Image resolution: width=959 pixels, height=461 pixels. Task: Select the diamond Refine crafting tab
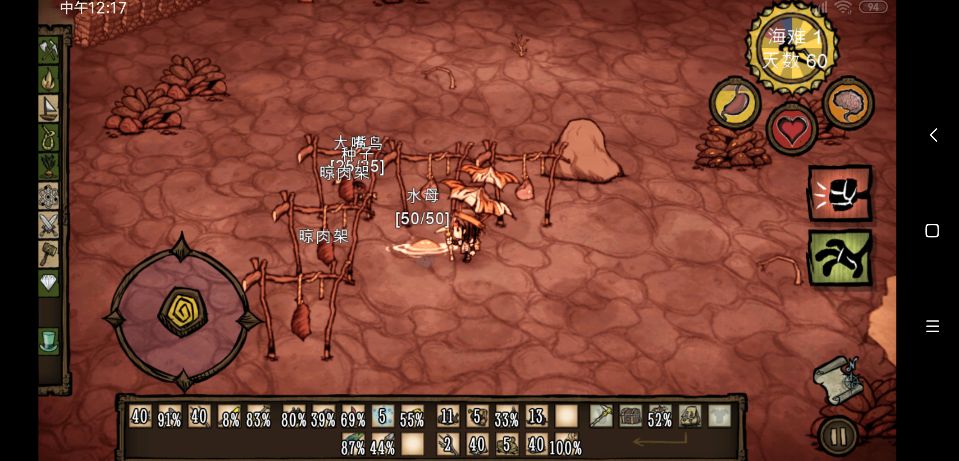49,283
